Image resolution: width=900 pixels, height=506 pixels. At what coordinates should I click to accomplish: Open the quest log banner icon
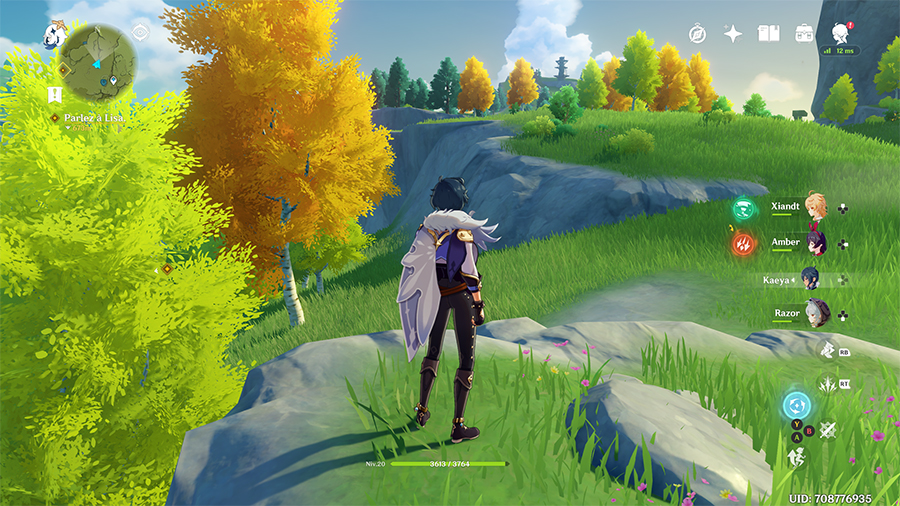54,95
